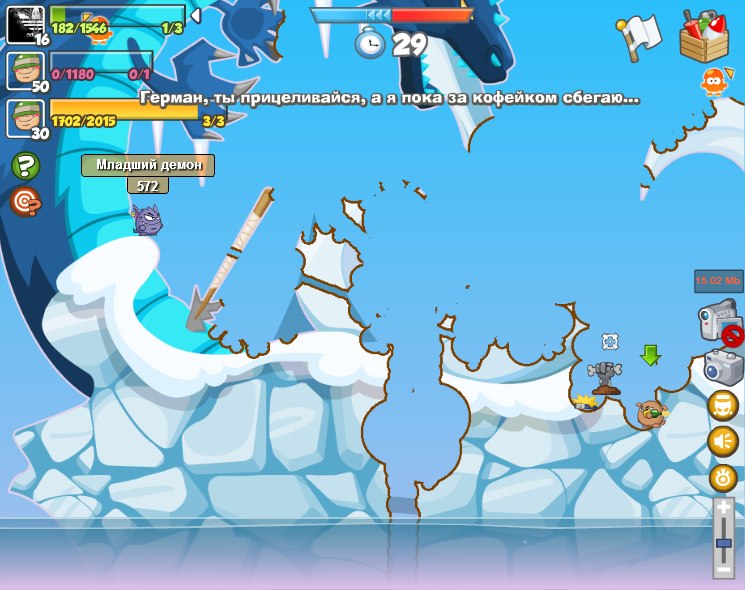Click the white surrender flag

(639, 34)
